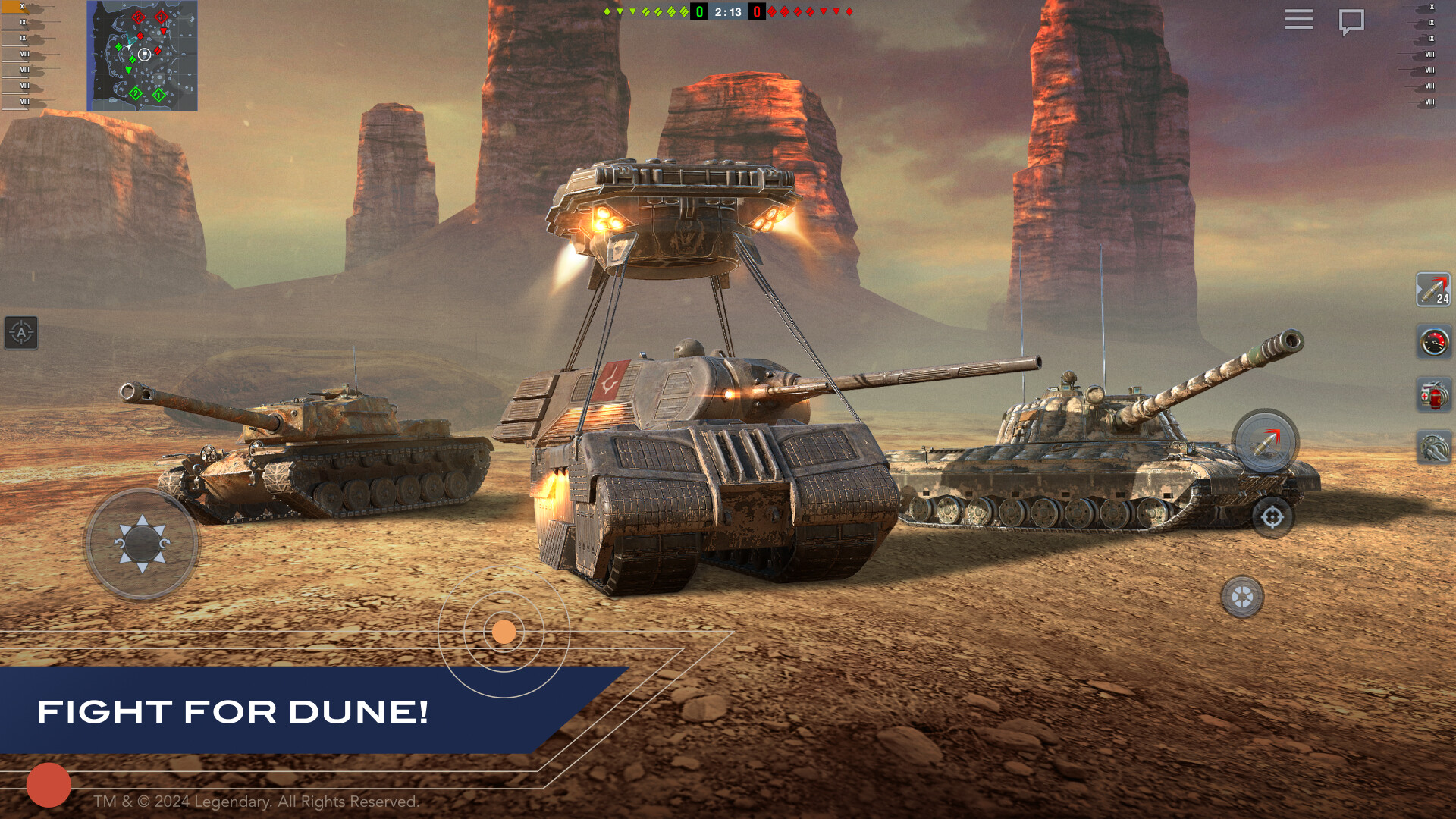Screen dimensions: 1456x819
Task: Open the sniper zoom mode control
Action: click(1242, 598)
